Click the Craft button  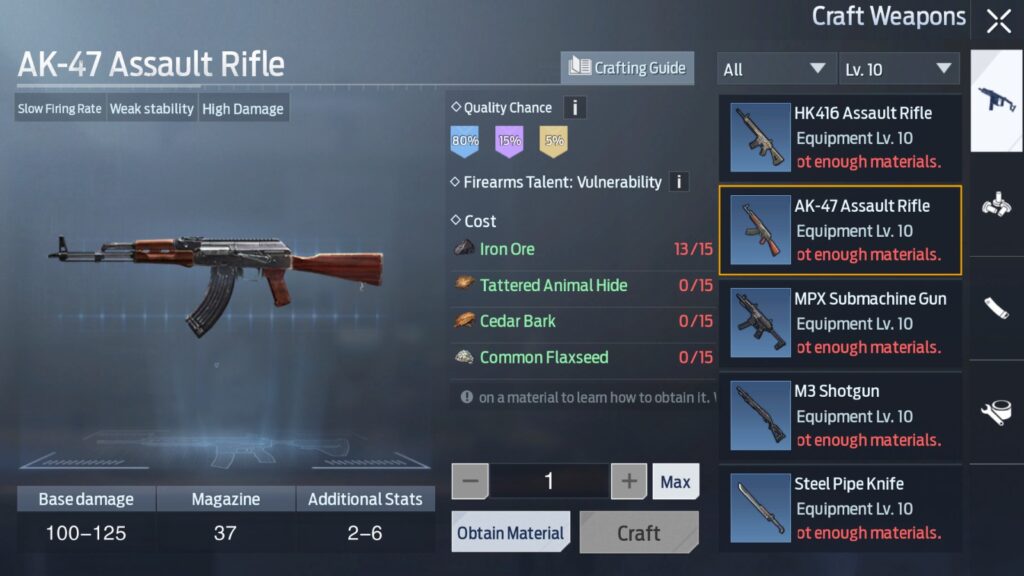click(x=639, y=533)
